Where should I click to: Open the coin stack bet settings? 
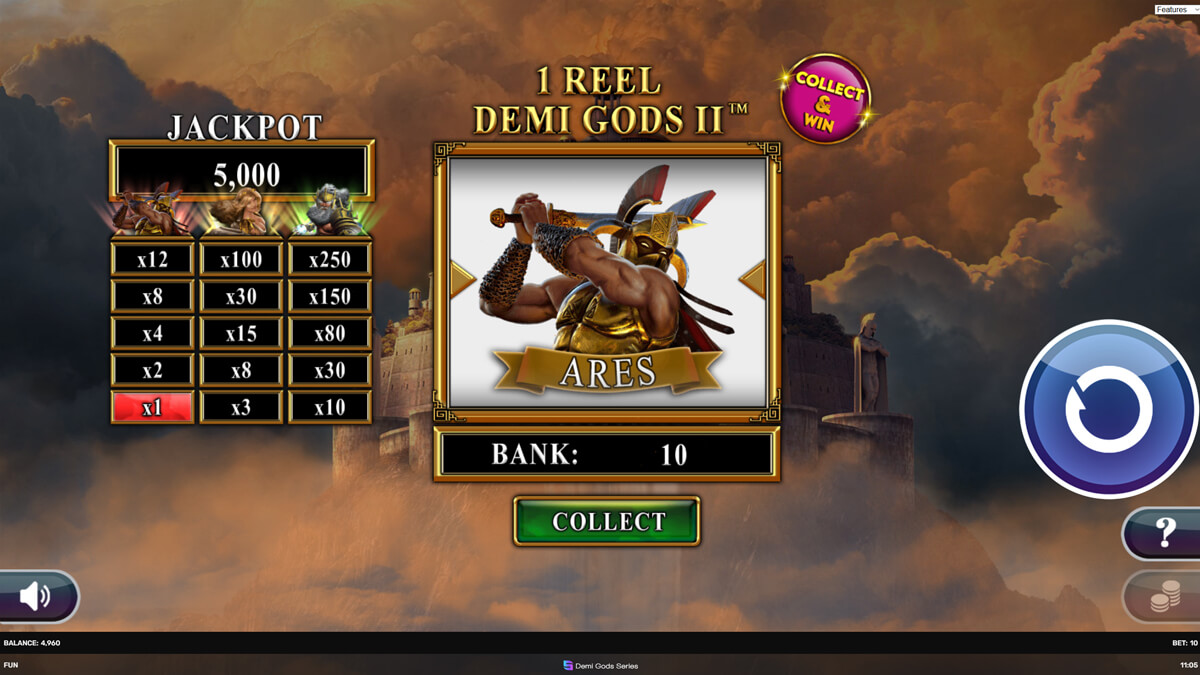pos(1164,598)
